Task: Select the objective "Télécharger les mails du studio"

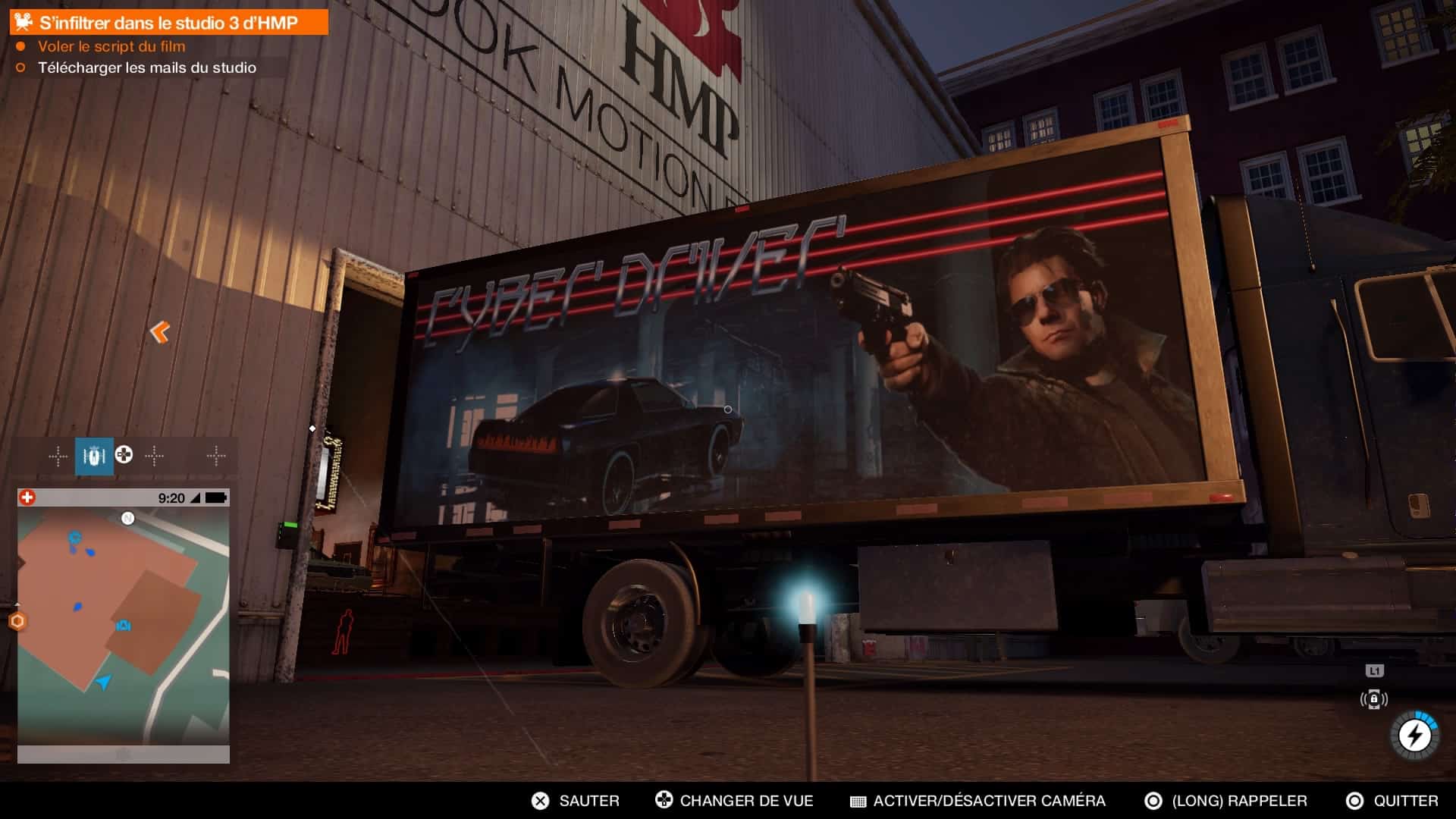Action: 147,67
